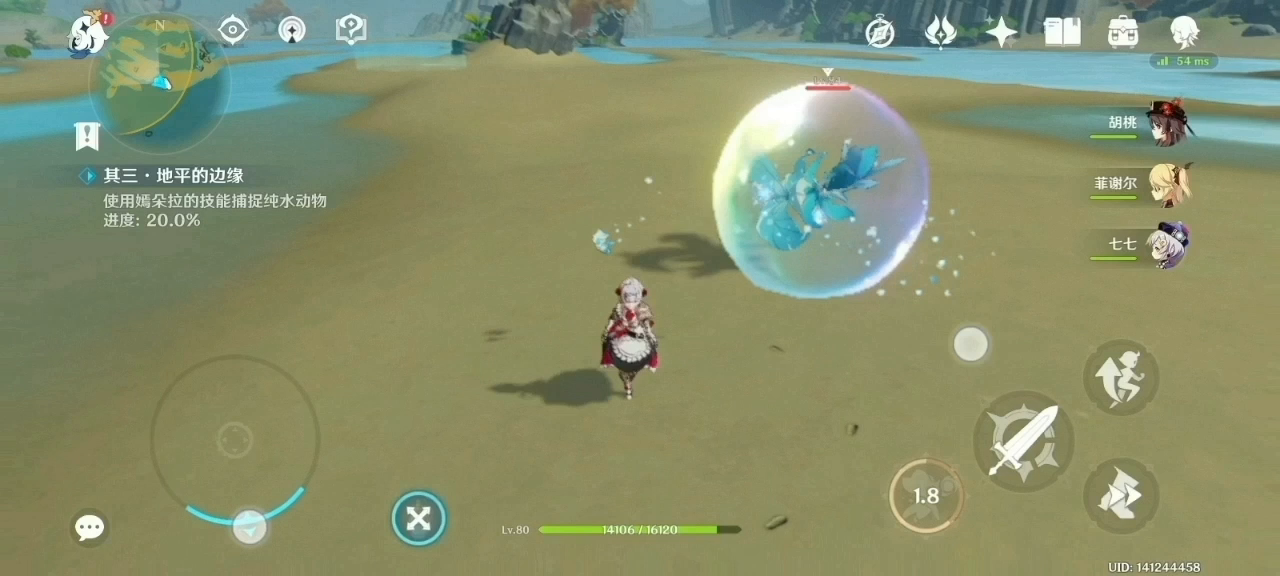
Task: Open the quest tracker entry 其三·地平的边缘
Action: pos(174,176)
